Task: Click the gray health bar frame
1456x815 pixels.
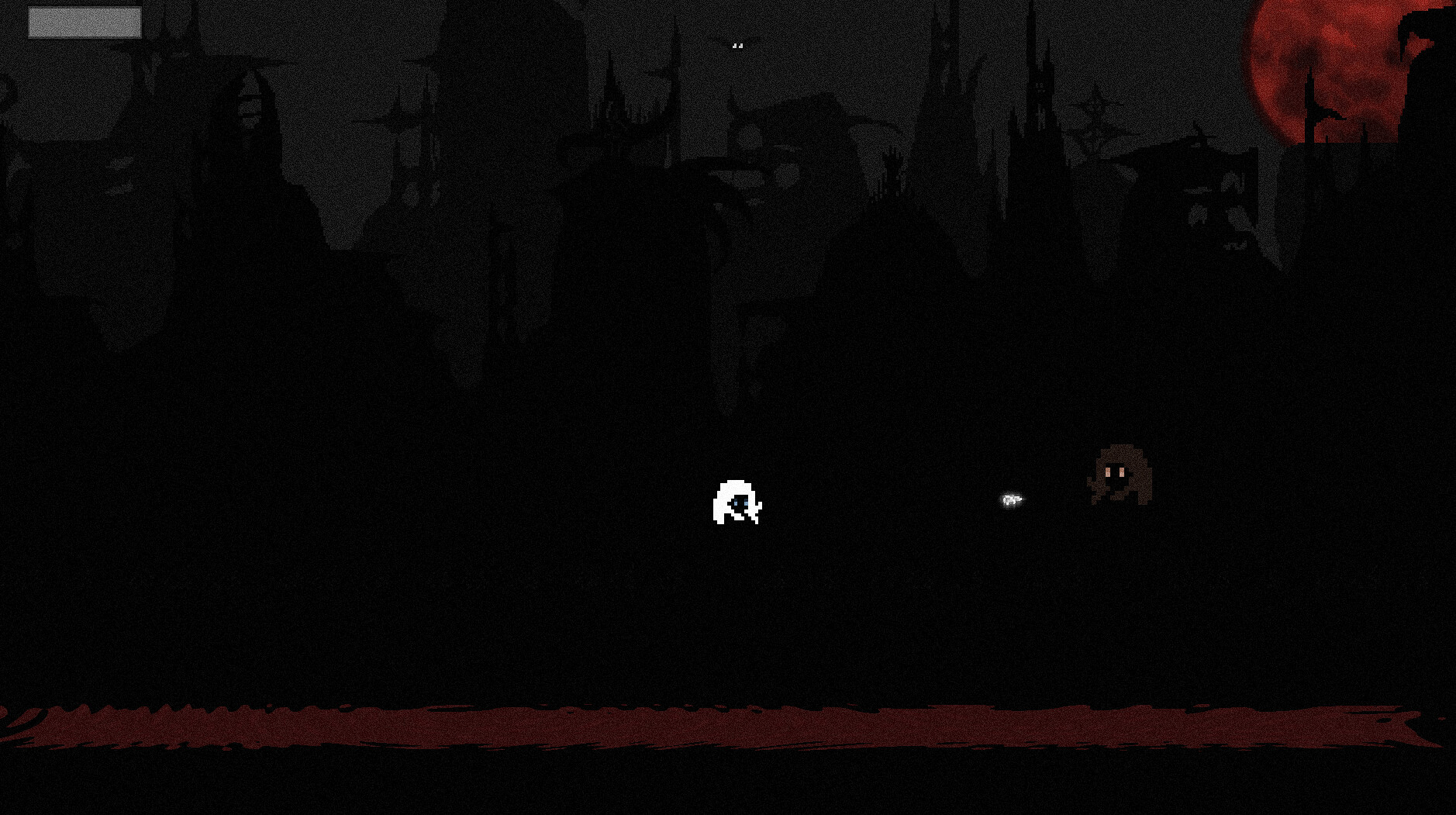Action: pos(83,22)
